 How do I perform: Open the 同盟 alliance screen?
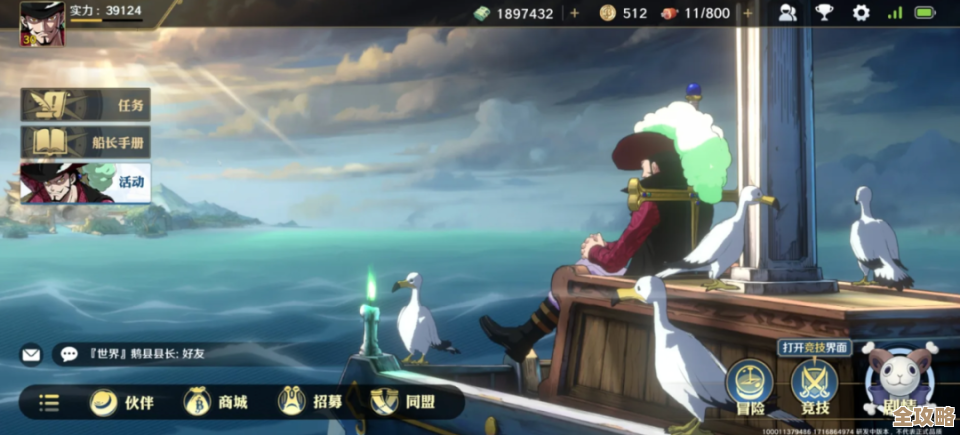402,402
